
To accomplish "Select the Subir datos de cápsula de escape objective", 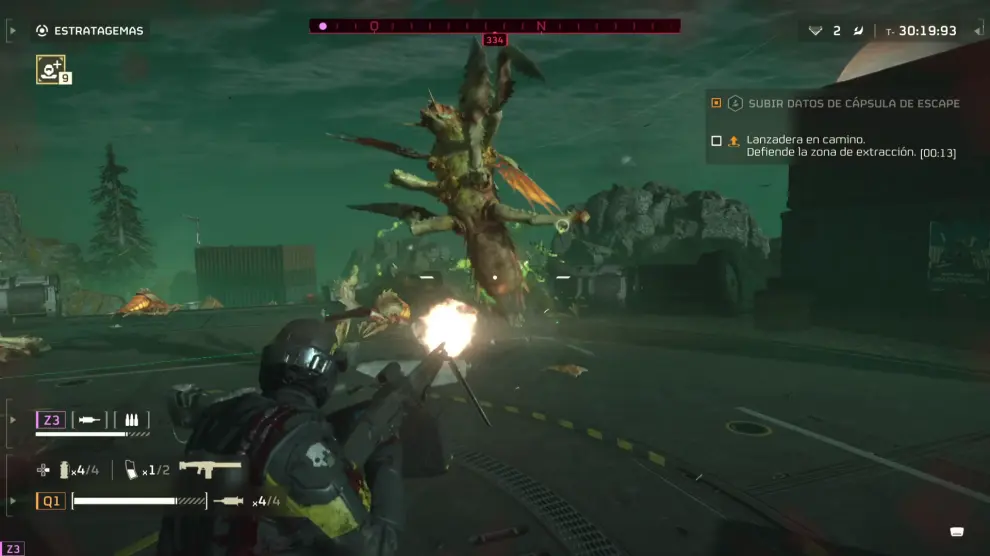I will pos(853,103).
